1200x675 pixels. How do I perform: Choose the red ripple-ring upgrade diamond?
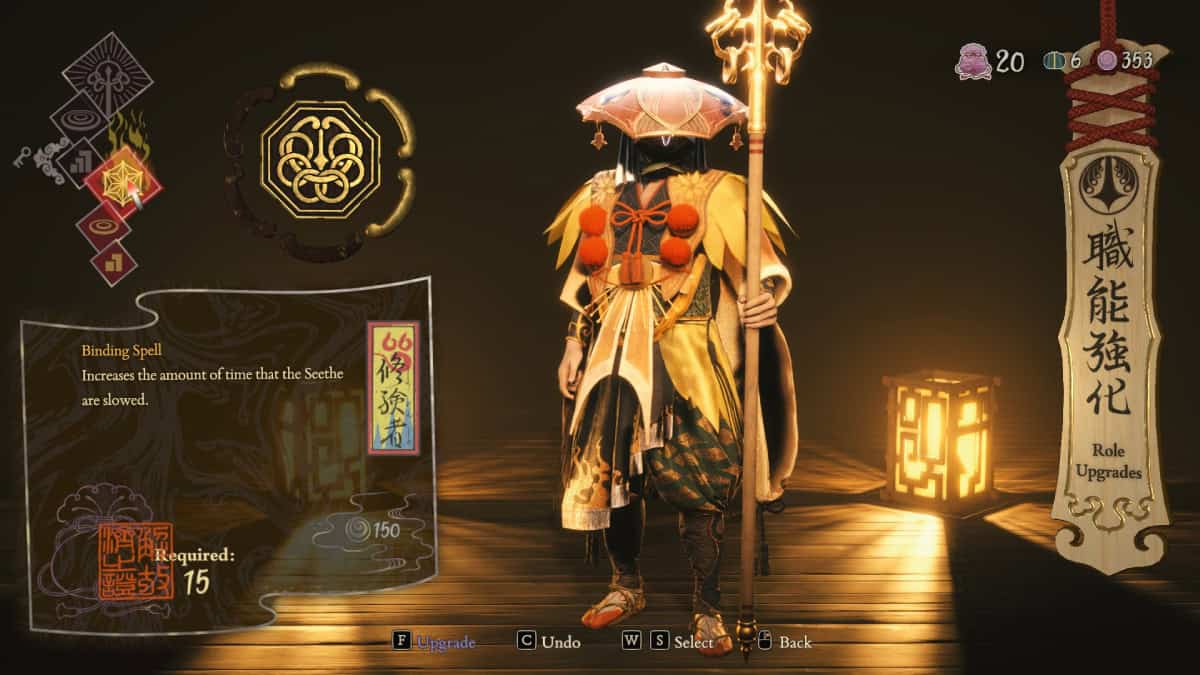tap(103, 226)
